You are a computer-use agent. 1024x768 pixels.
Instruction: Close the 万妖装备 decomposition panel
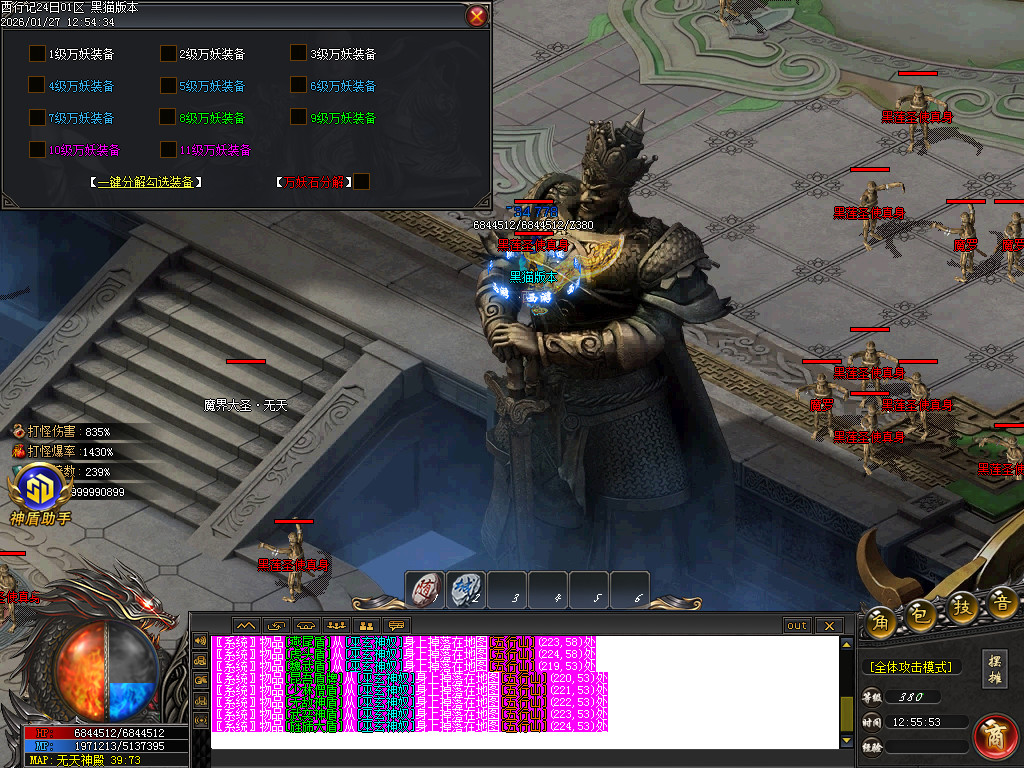click(477, 16)
